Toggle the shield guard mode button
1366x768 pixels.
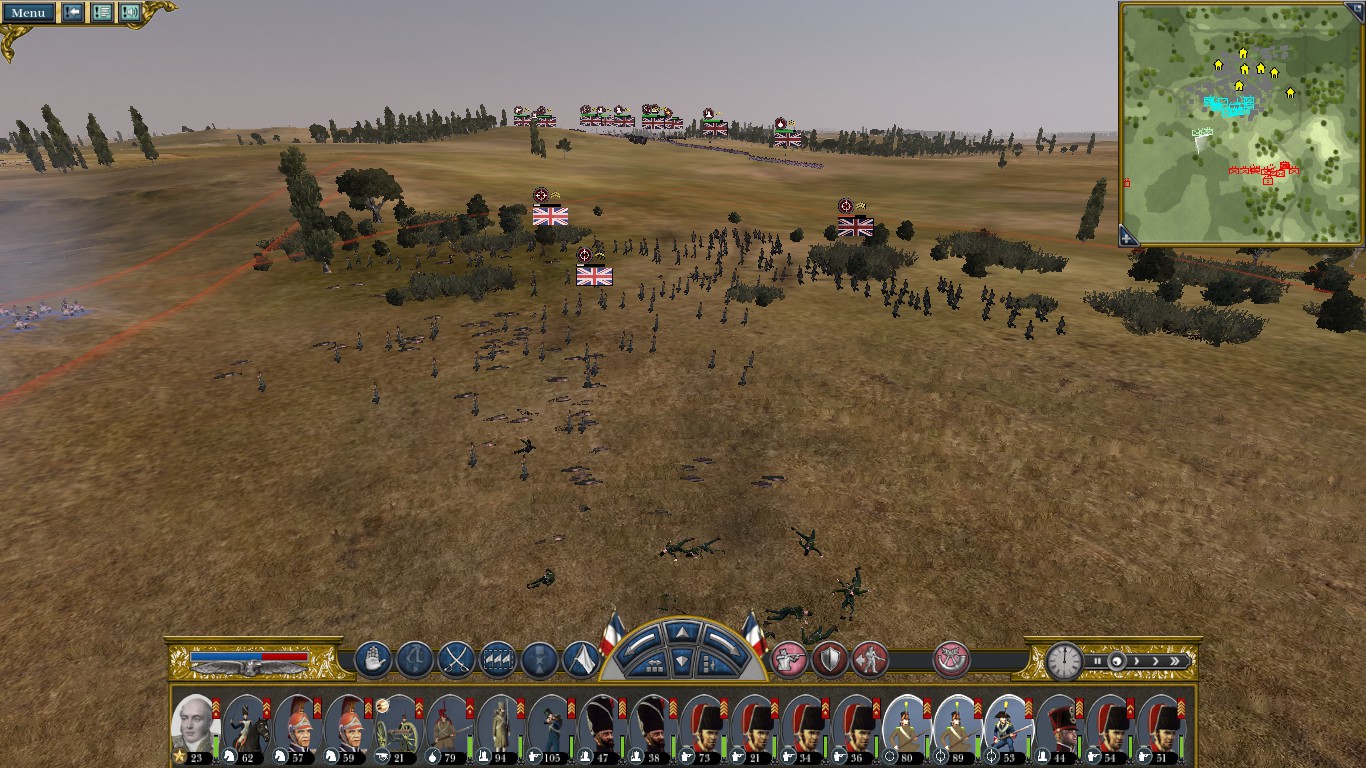(830, 660)
